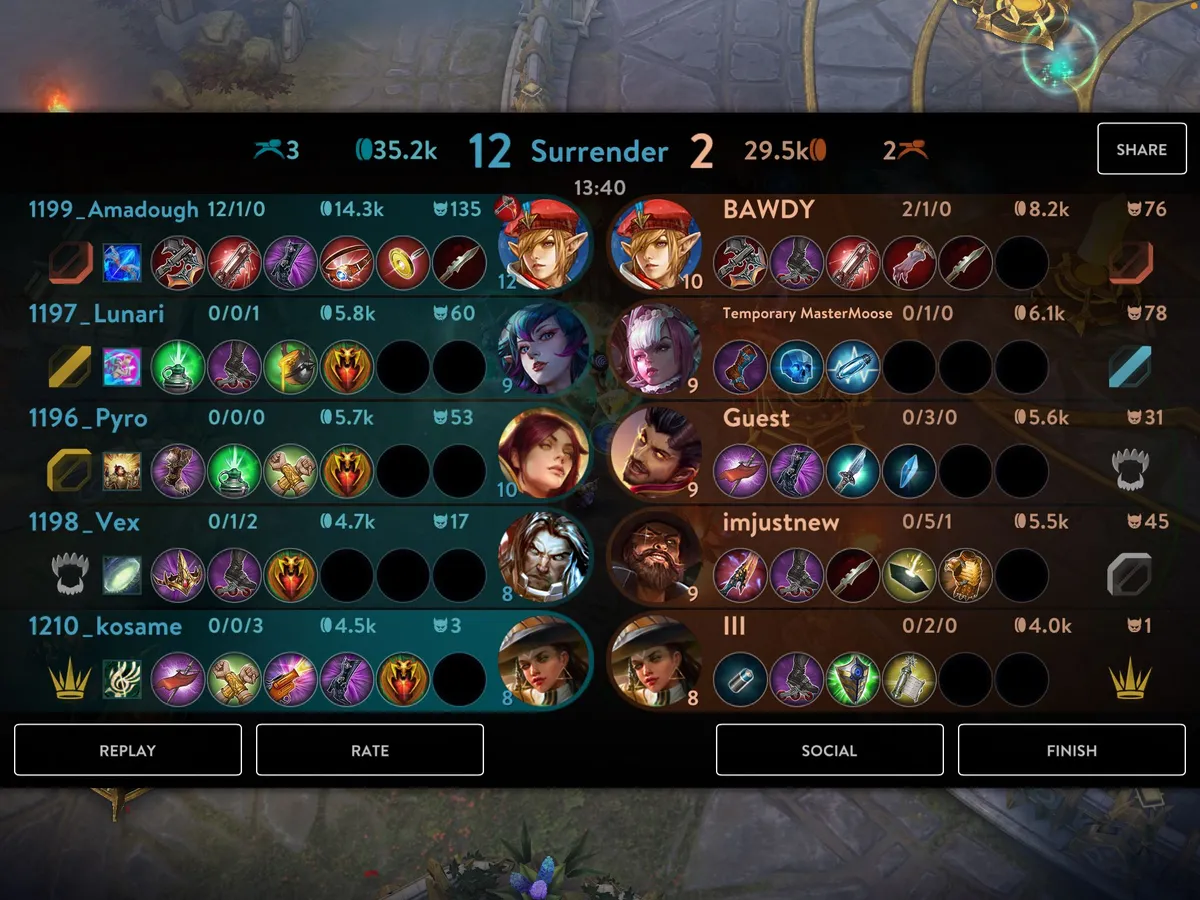
Task: Click 1210_kosame's gold crown rank badge
Action: click(71, 680)
